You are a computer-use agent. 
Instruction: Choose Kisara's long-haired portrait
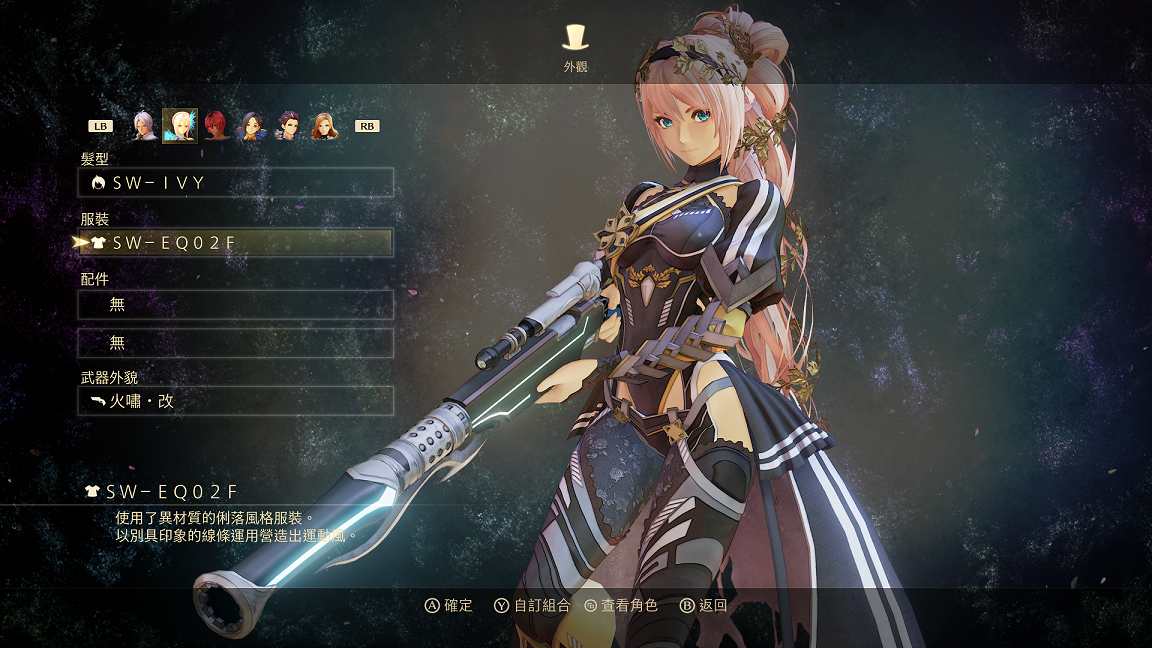(324, 126)
